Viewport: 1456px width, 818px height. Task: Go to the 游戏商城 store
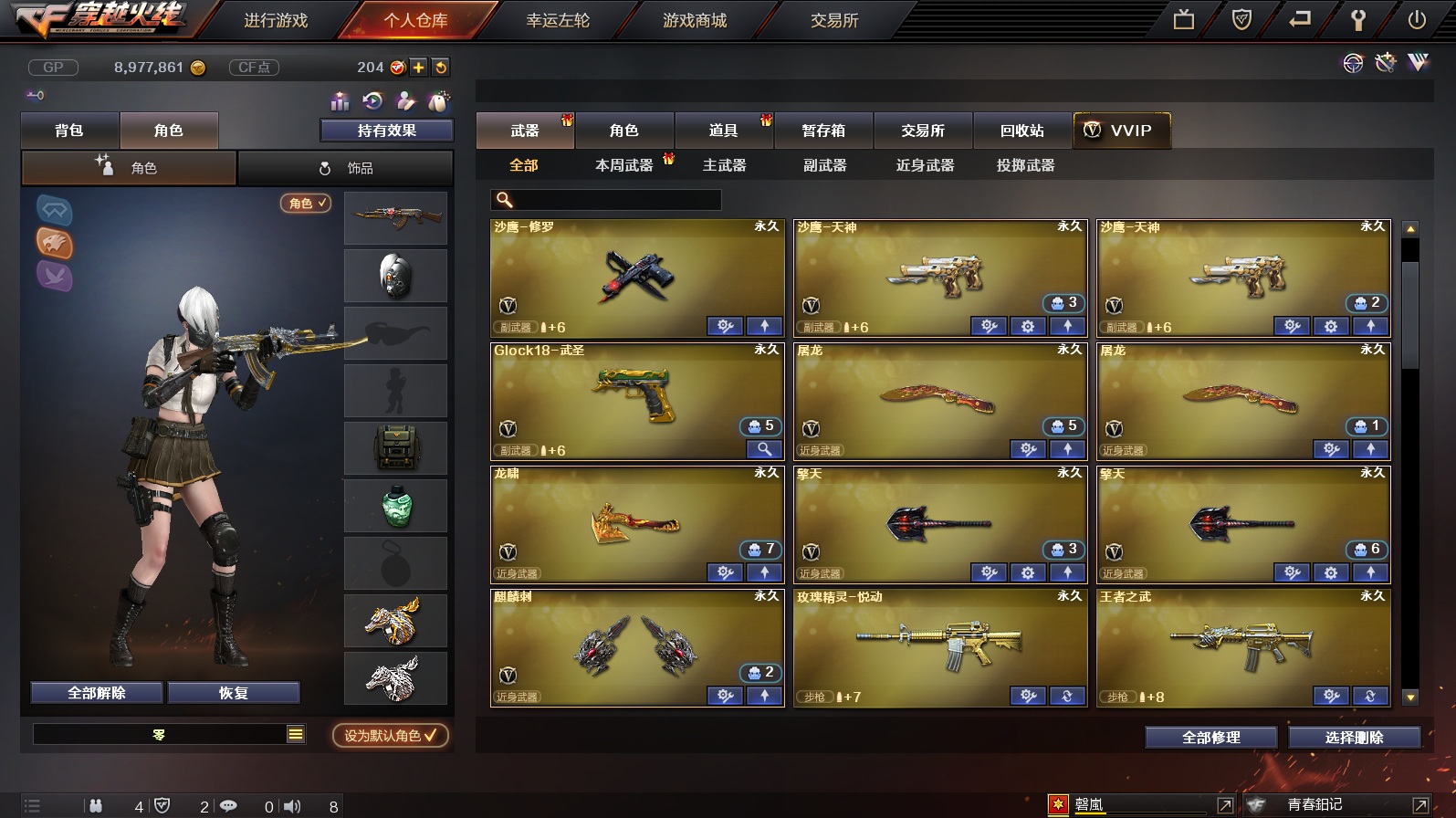click(695, 20)
